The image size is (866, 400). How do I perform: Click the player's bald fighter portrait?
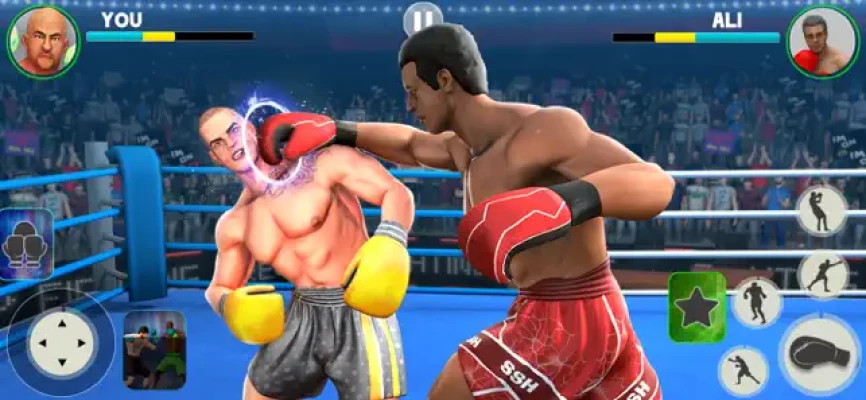pos(42,41)
